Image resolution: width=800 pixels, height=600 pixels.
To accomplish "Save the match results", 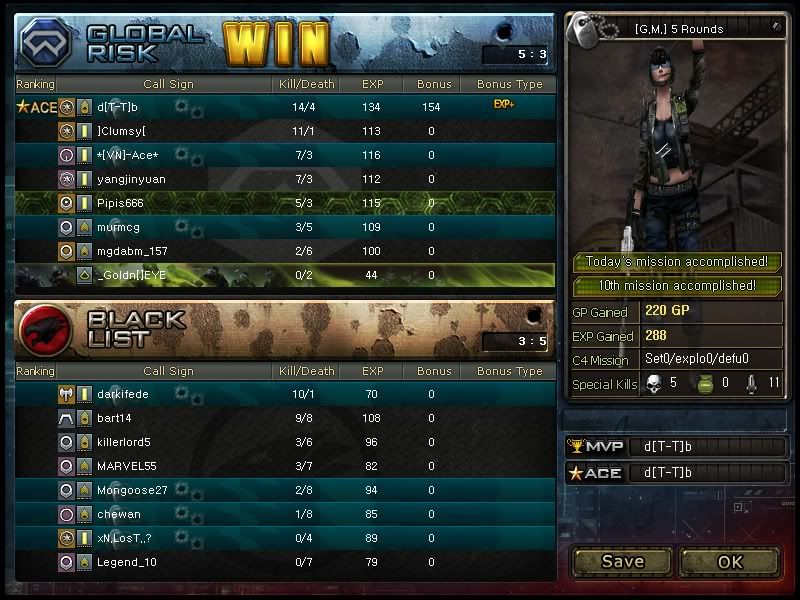I will (x=622, y=561).
